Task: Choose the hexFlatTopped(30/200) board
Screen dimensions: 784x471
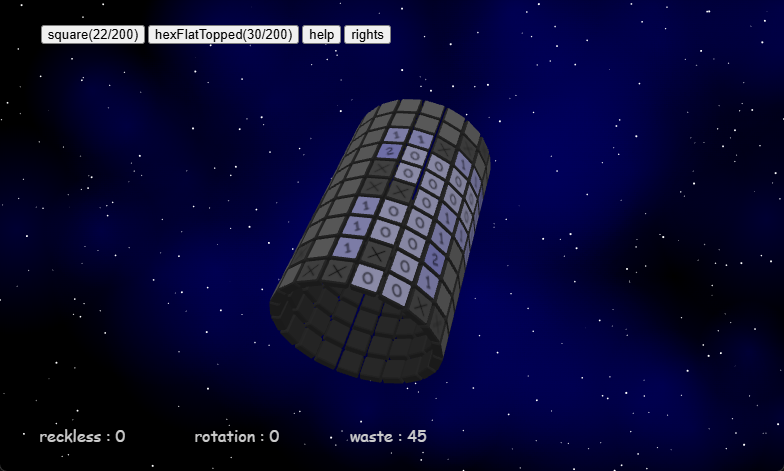Action: [x=223, y=34]
